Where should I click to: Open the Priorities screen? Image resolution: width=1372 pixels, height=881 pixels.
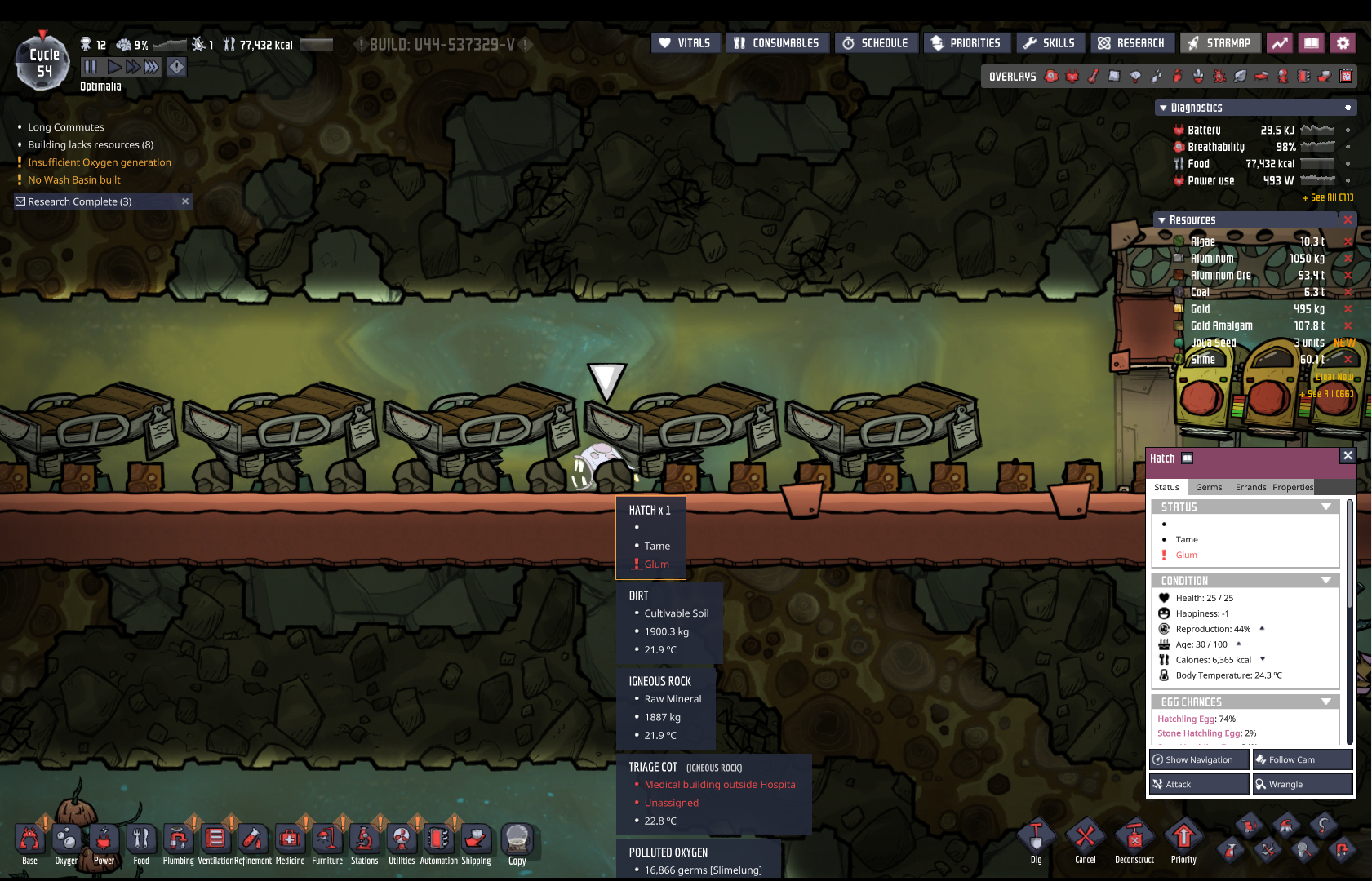coord(966,43)
